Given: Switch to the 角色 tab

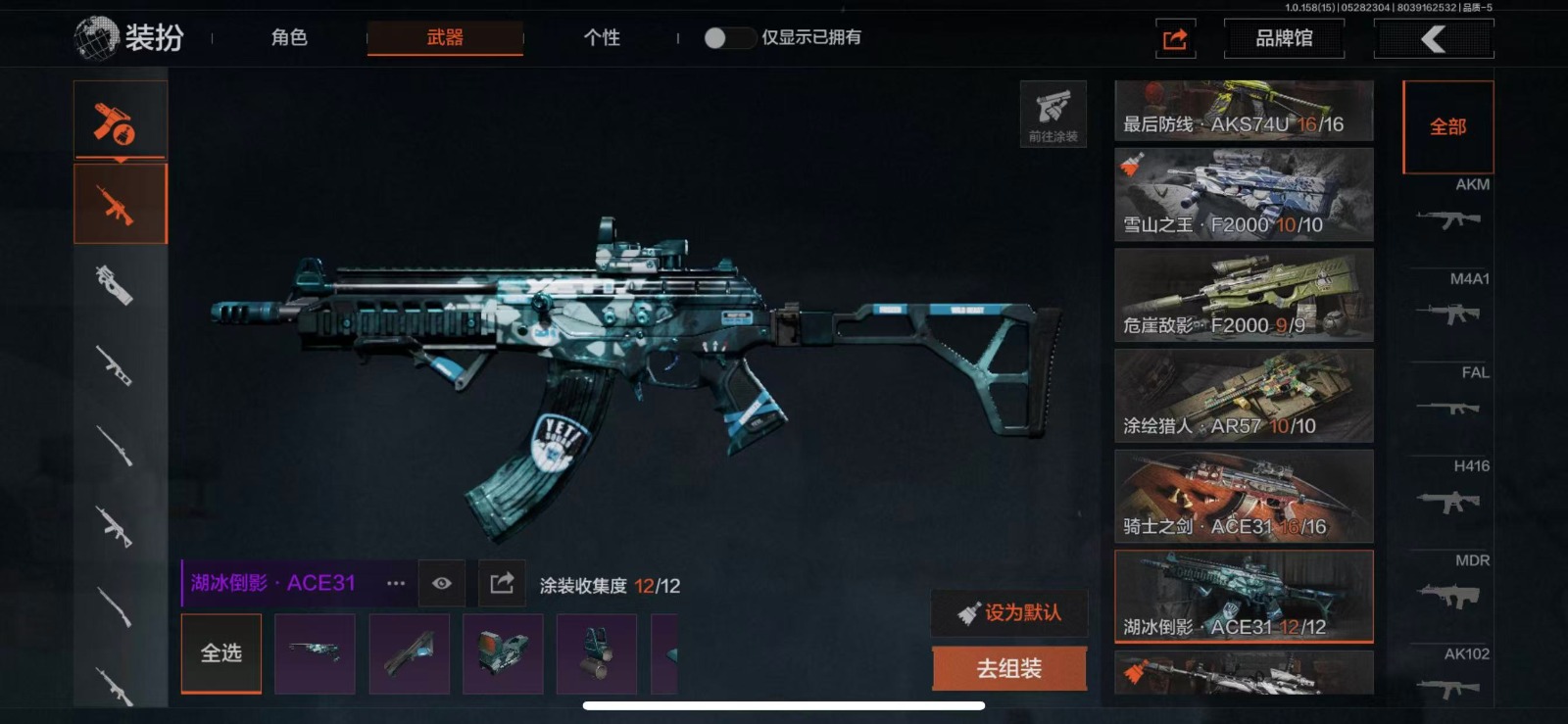Looking at the screenshot, I should pos(289,38).
